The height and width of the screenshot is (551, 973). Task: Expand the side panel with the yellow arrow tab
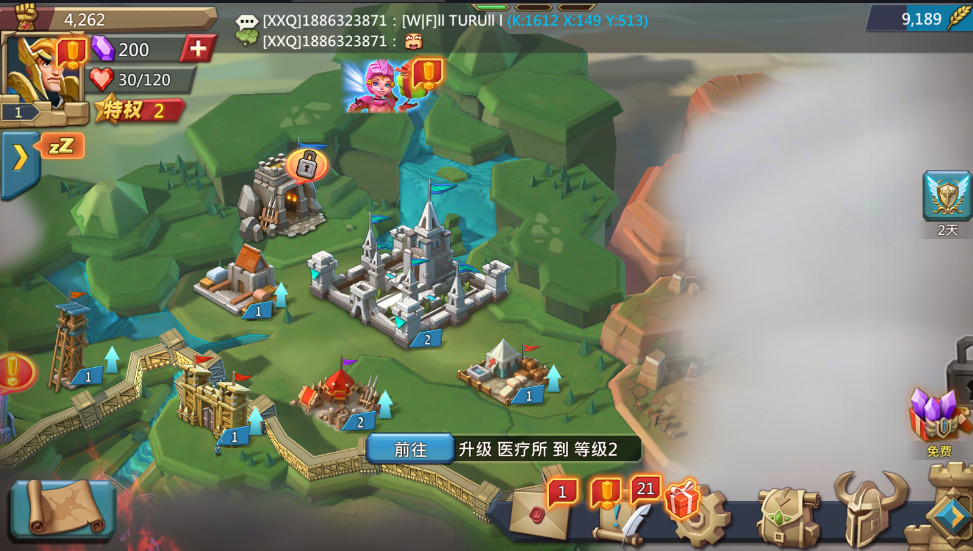click(19, 158)
